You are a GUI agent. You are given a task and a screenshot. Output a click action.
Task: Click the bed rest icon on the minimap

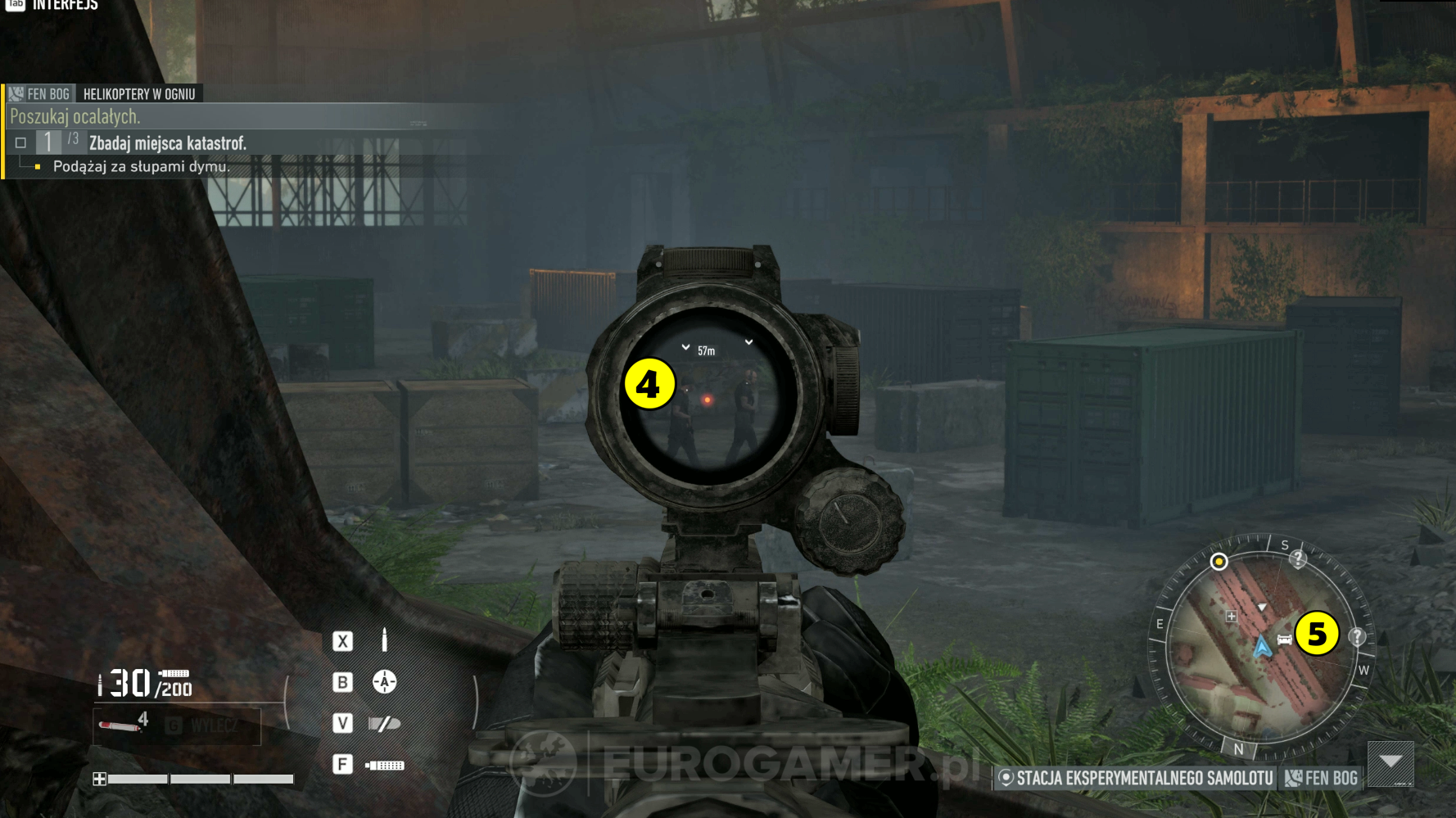[1284, 639]
